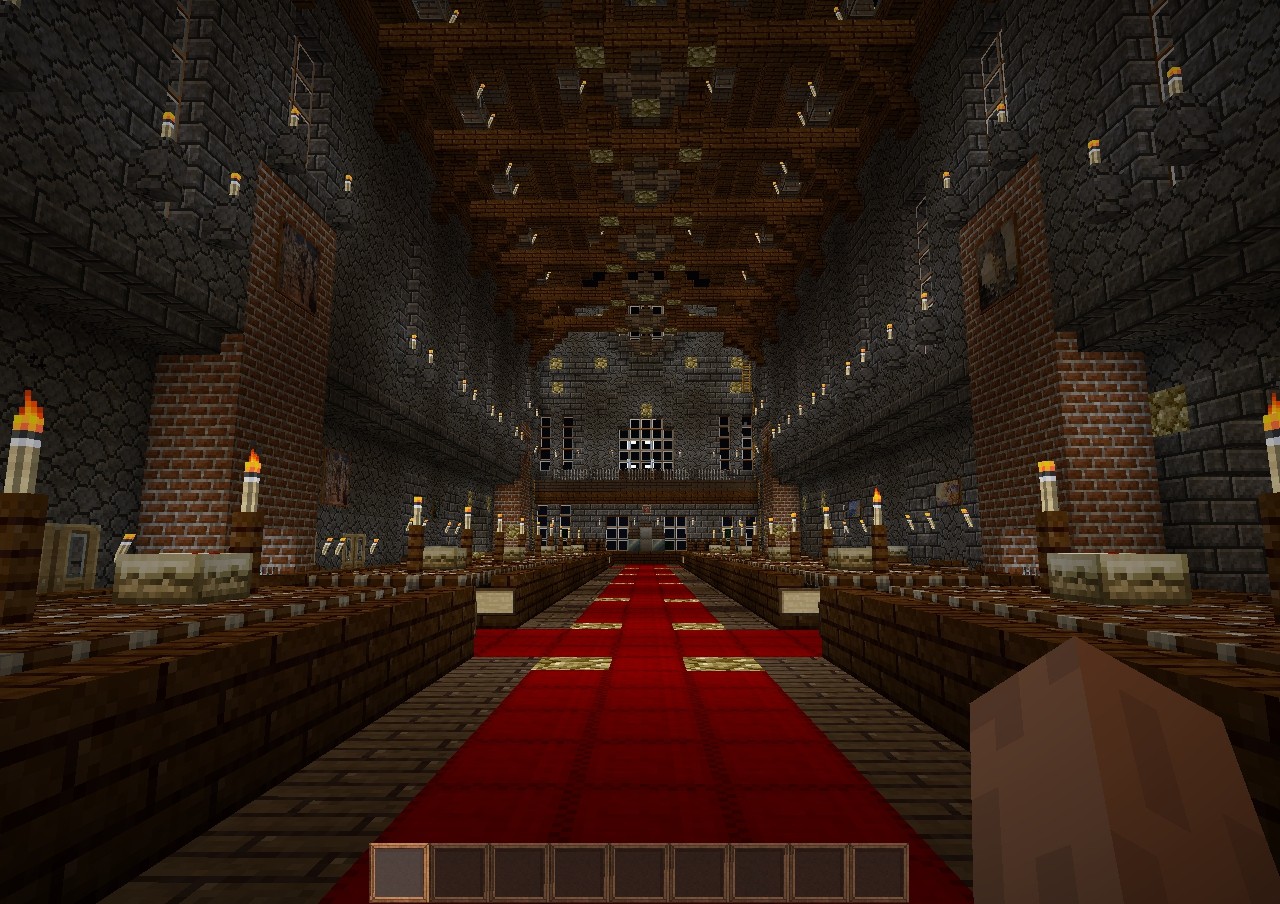Click the wooden door beside the left table
The width and height of the screenshot is (1280, 904).
(x=68, y=554)
